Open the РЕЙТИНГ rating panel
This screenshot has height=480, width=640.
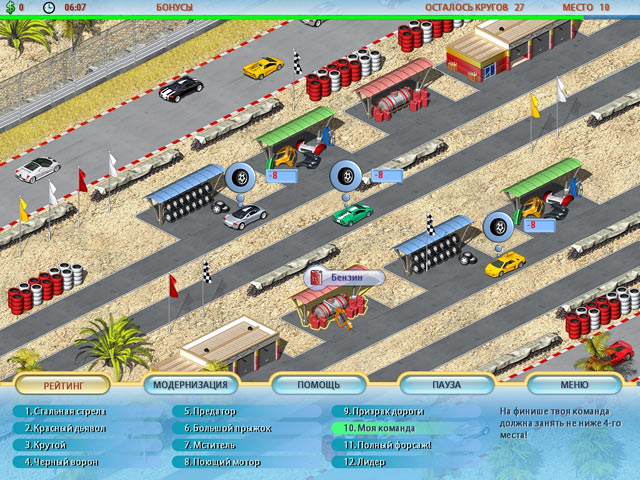coord(63,384)
